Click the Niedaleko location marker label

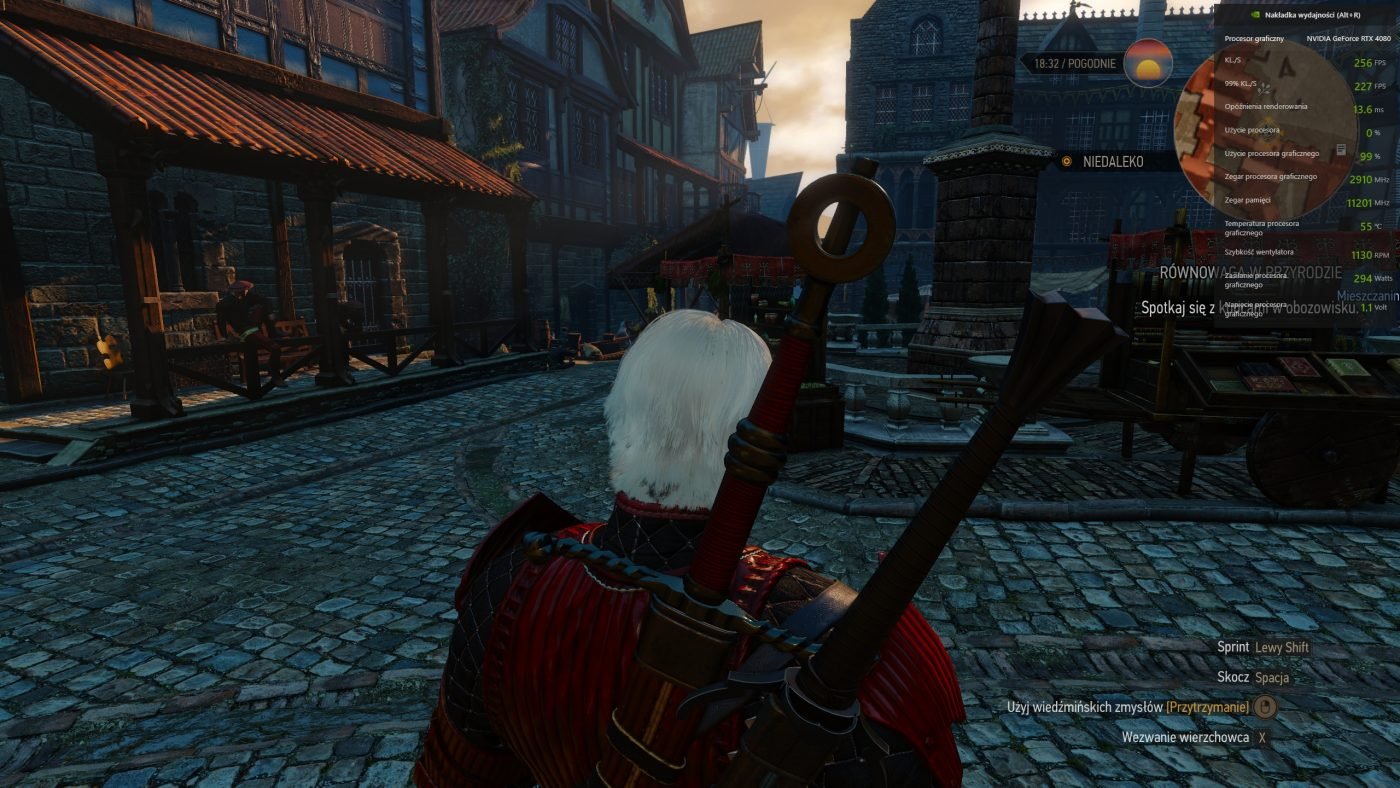1112,161
